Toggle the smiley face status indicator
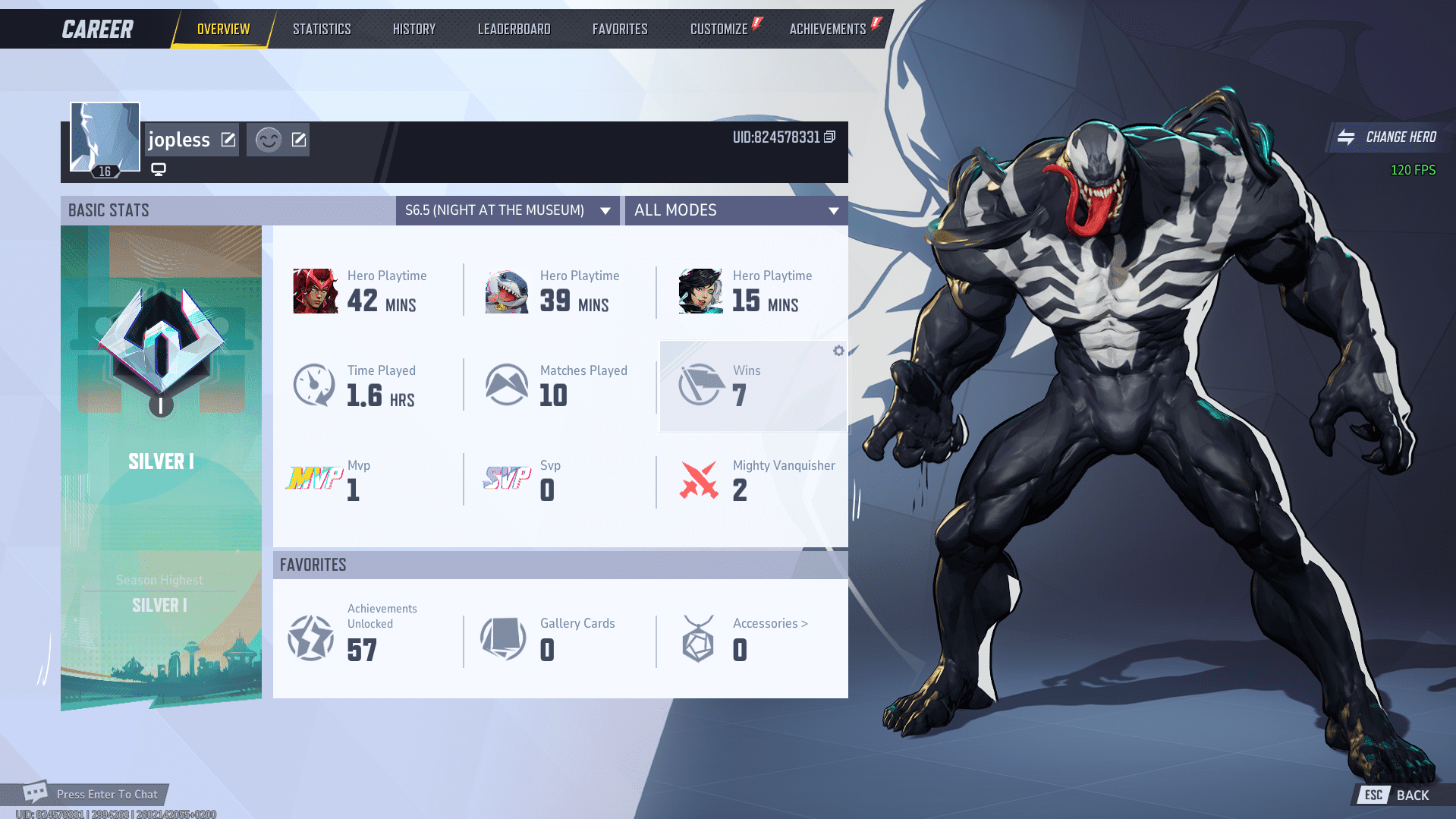1456x819 pixels. (x=267, y=139)
